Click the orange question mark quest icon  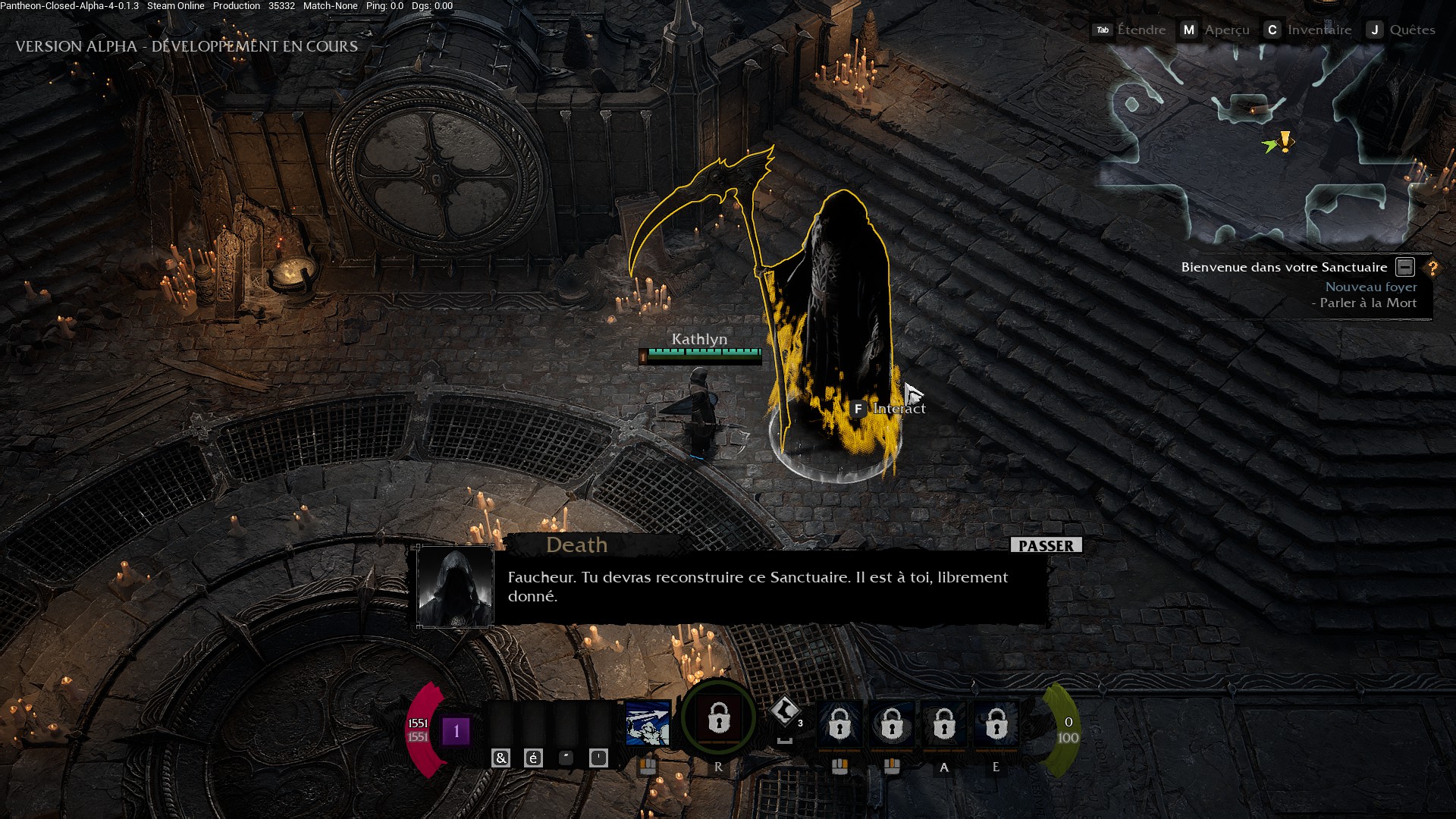1432,268
